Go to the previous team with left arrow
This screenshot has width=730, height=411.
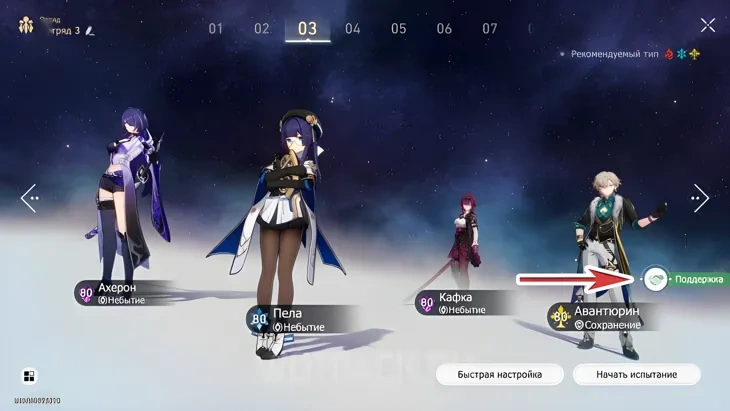click(29, 198)
